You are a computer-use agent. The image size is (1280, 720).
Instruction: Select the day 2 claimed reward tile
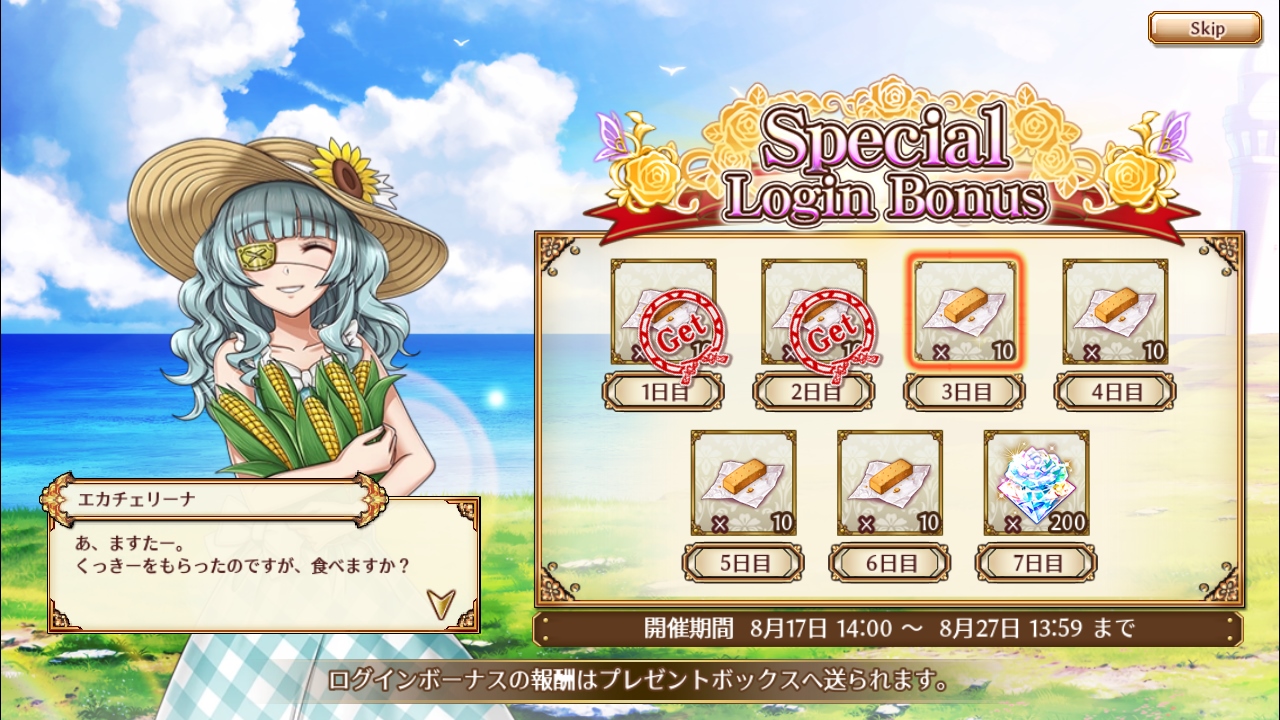[x=813, y=312]
